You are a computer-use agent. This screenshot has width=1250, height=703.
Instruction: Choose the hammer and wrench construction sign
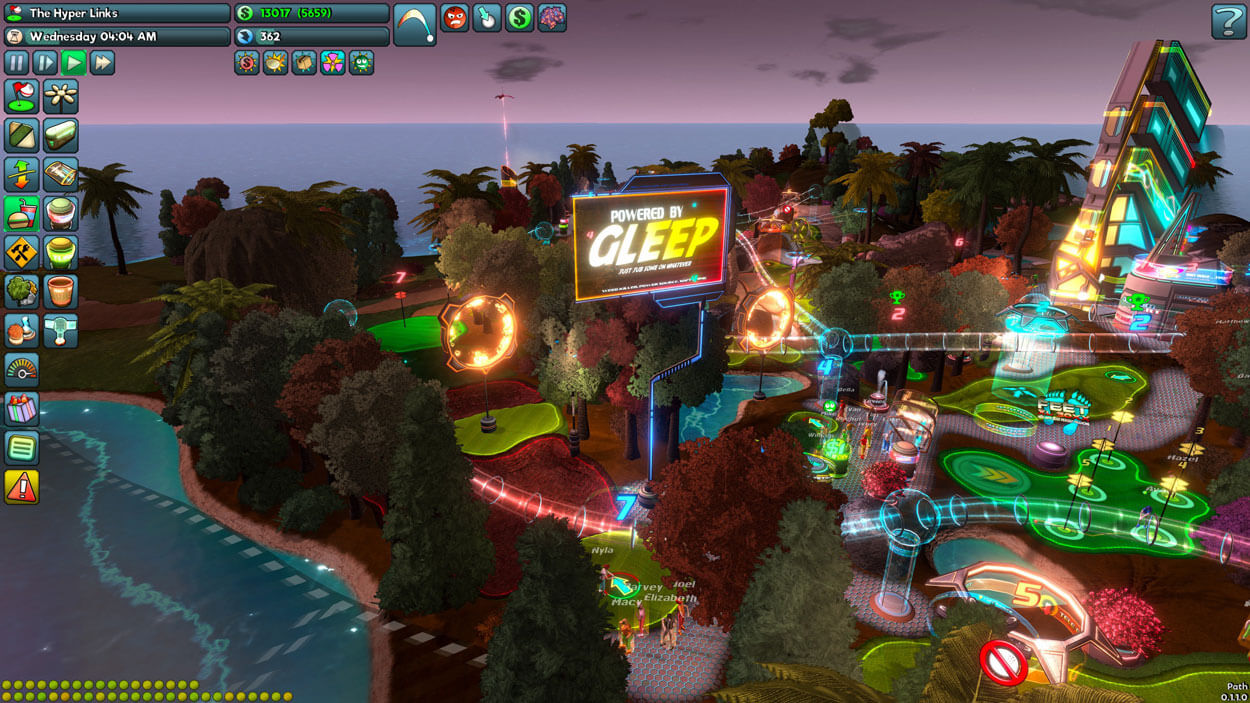21,253
